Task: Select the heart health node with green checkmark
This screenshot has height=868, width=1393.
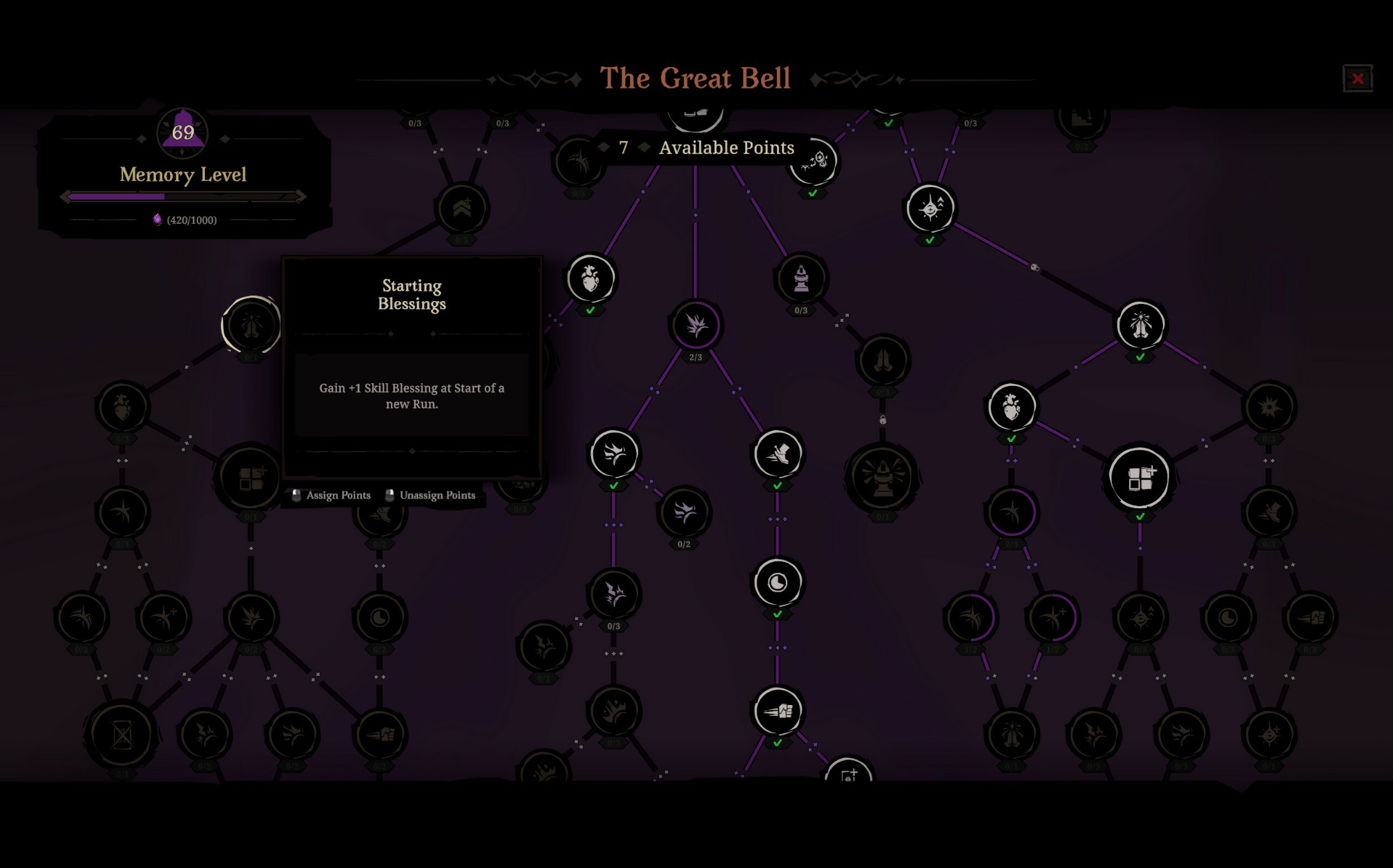Action: (x=590, y=278)
